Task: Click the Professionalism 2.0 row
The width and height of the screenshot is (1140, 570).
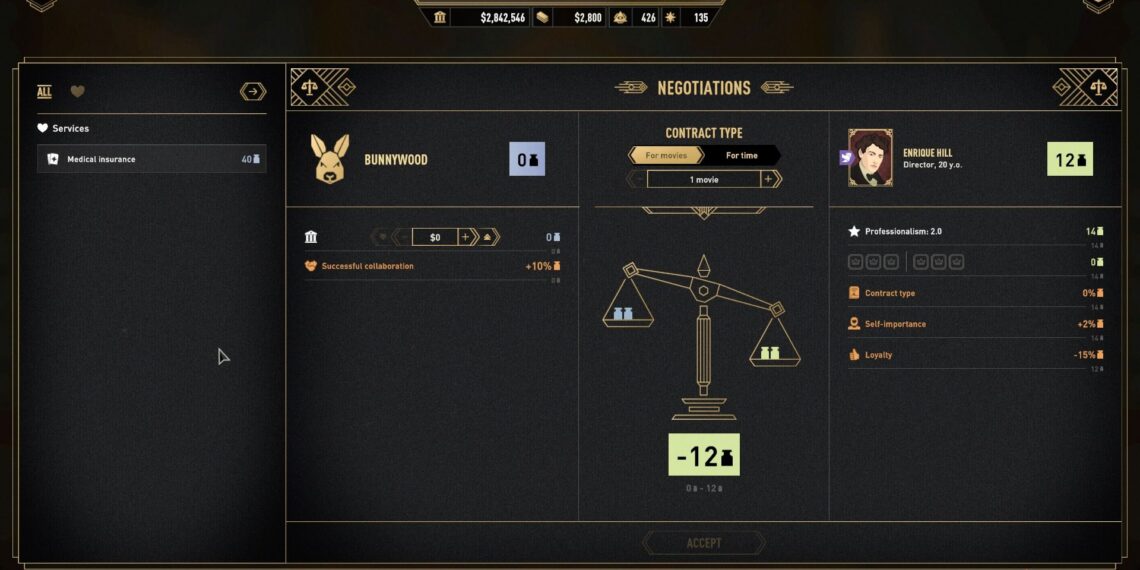Action: click(x=970, y=231)
